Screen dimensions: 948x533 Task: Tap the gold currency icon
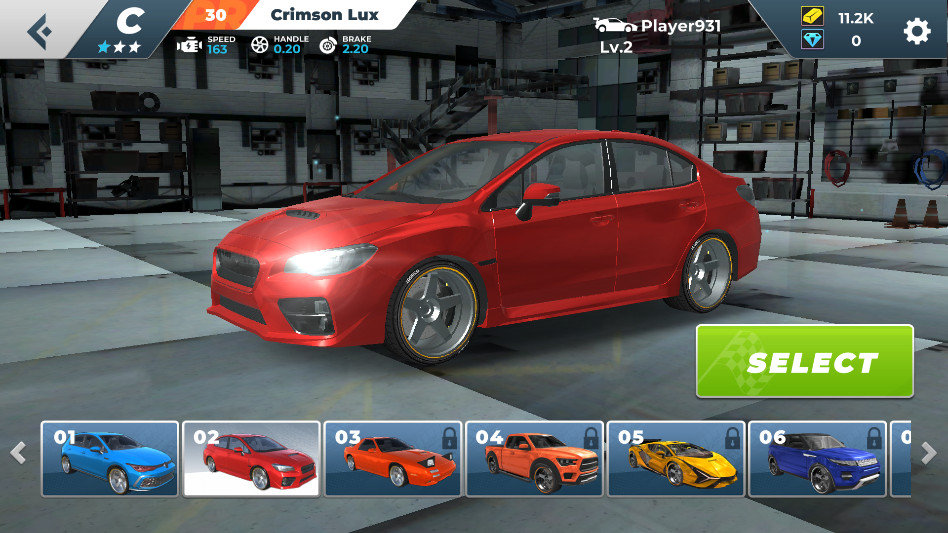[x=812, y=18]
